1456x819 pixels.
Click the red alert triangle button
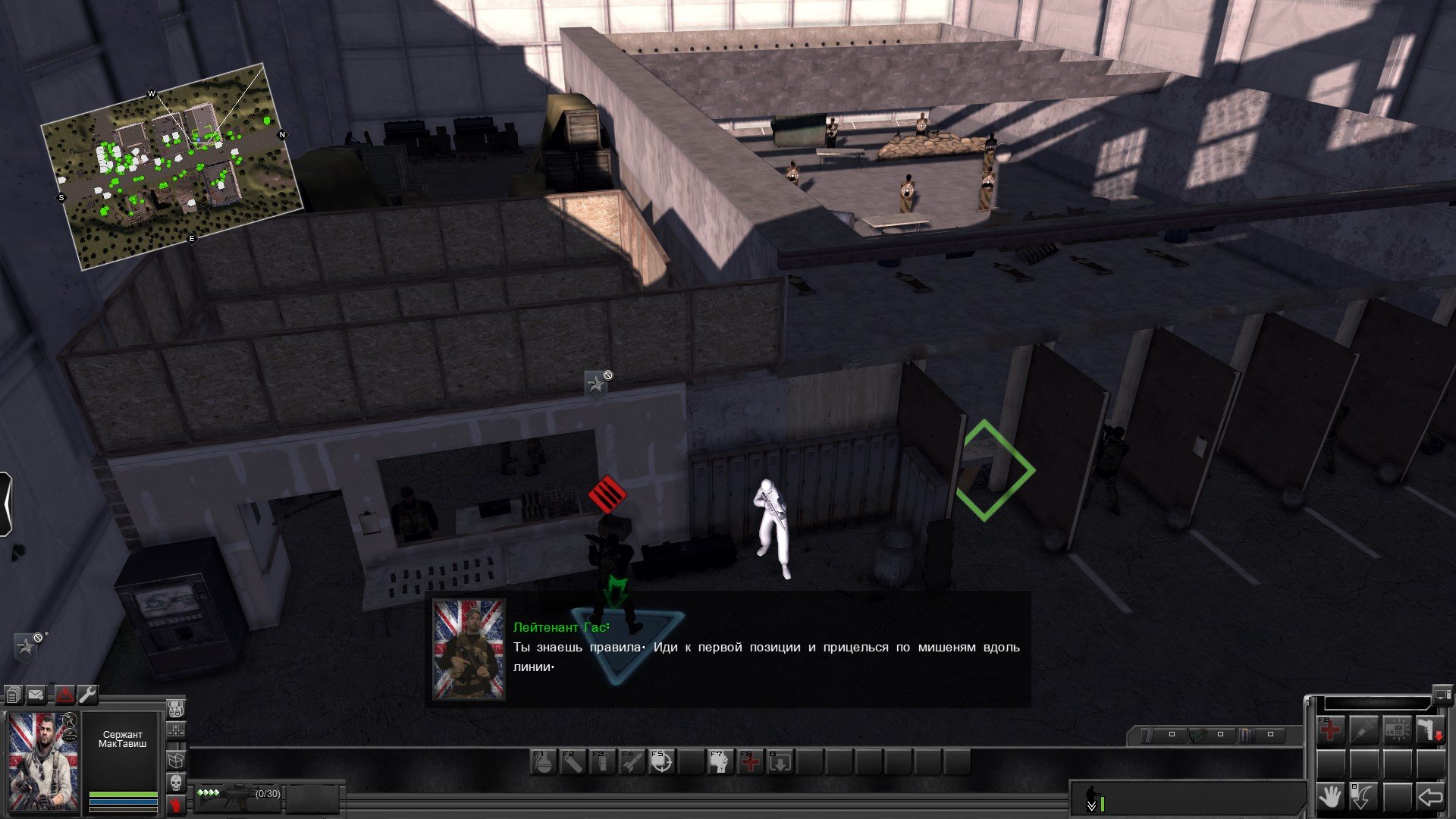(x=64, y=695)
